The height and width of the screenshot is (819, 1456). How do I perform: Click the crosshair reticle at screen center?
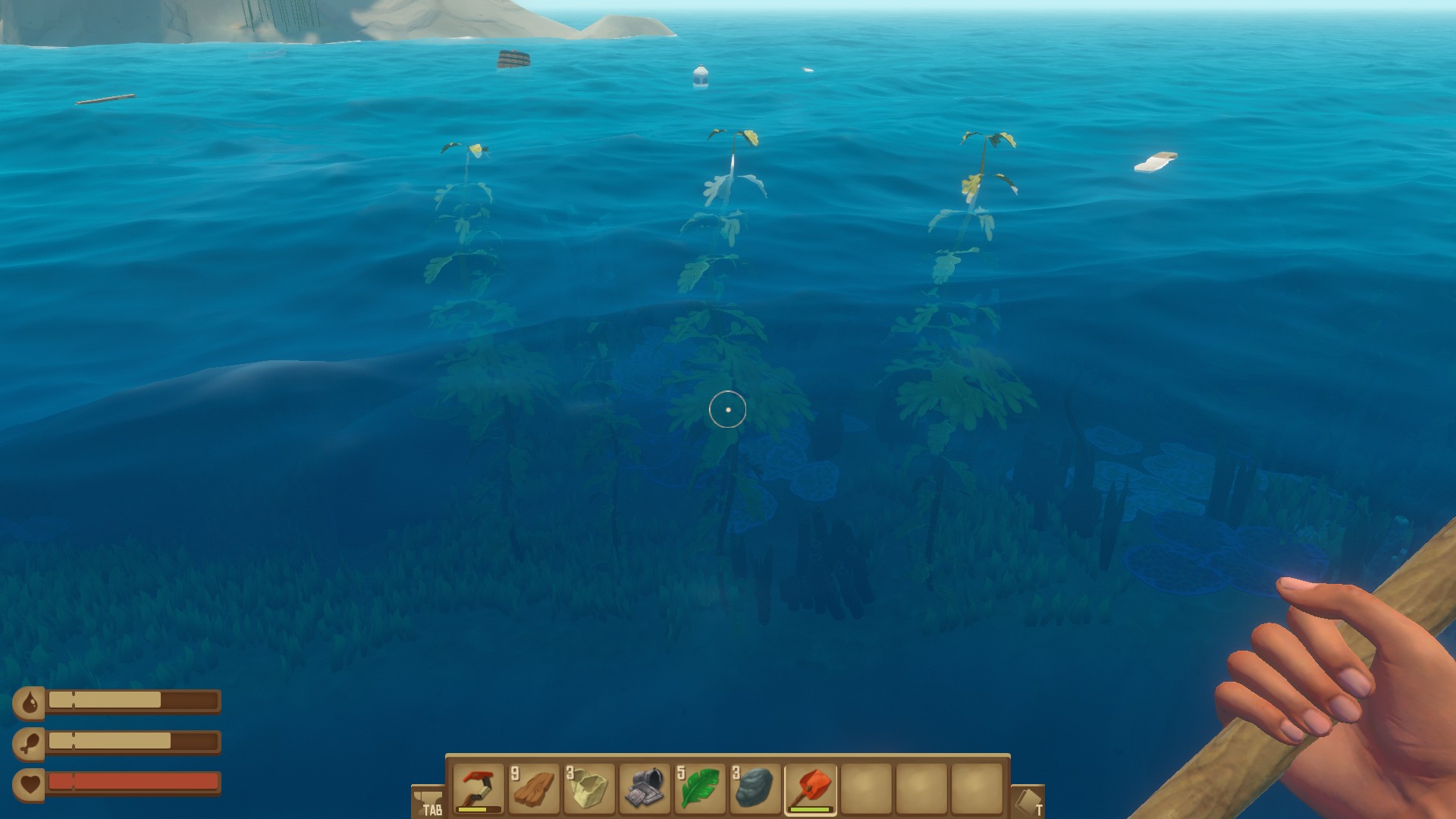[728, 409]
